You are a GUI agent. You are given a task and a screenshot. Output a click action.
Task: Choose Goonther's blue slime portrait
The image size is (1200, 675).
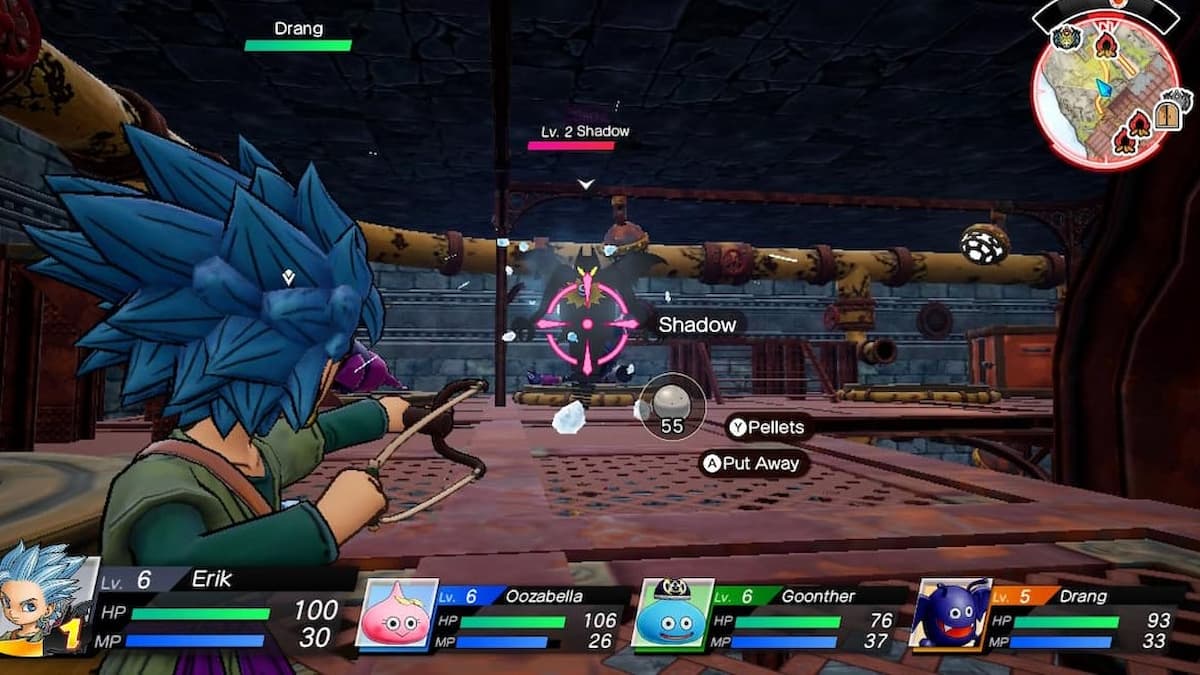(x=672, y=615)
